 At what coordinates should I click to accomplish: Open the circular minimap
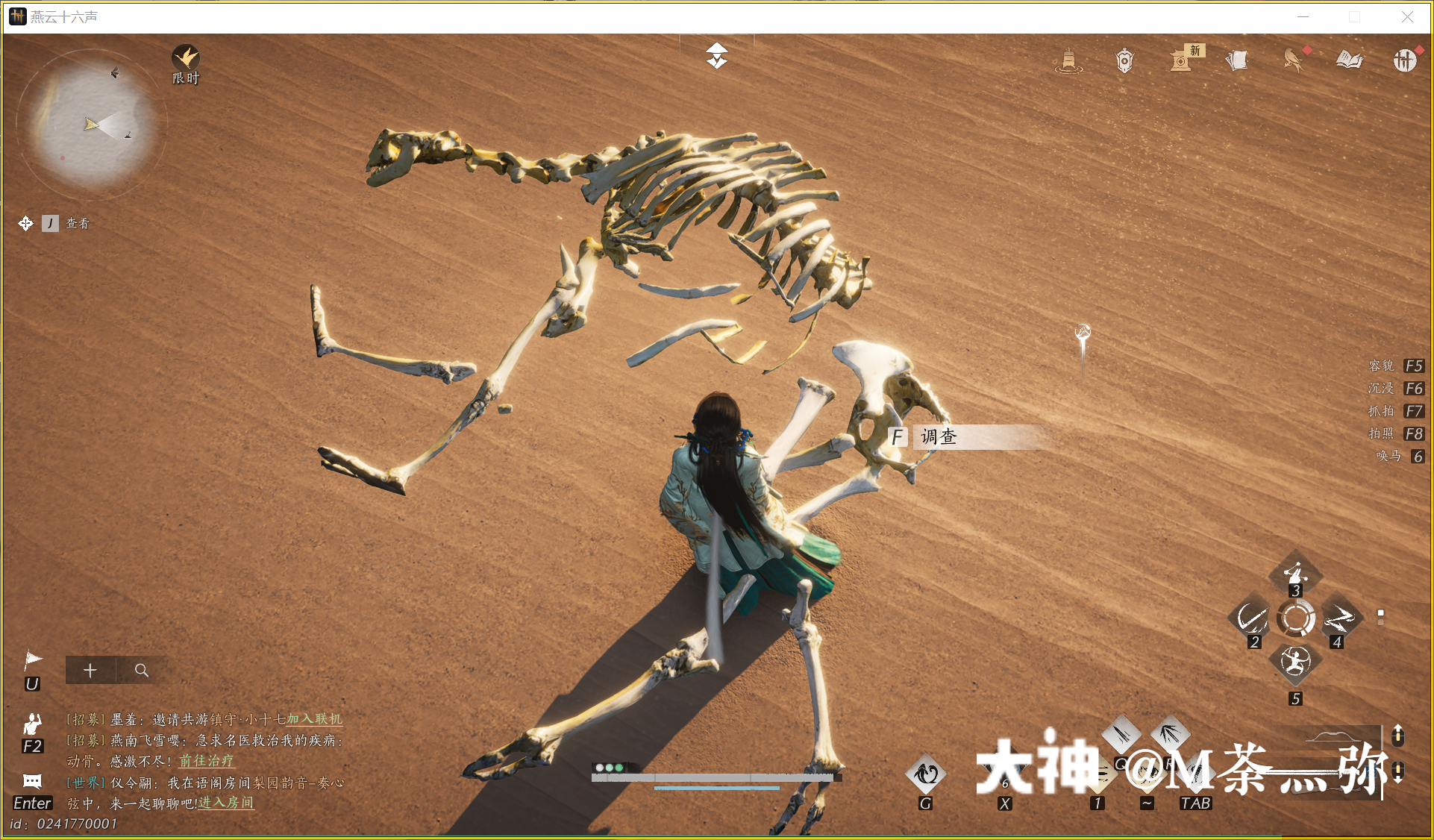(91, 123)
